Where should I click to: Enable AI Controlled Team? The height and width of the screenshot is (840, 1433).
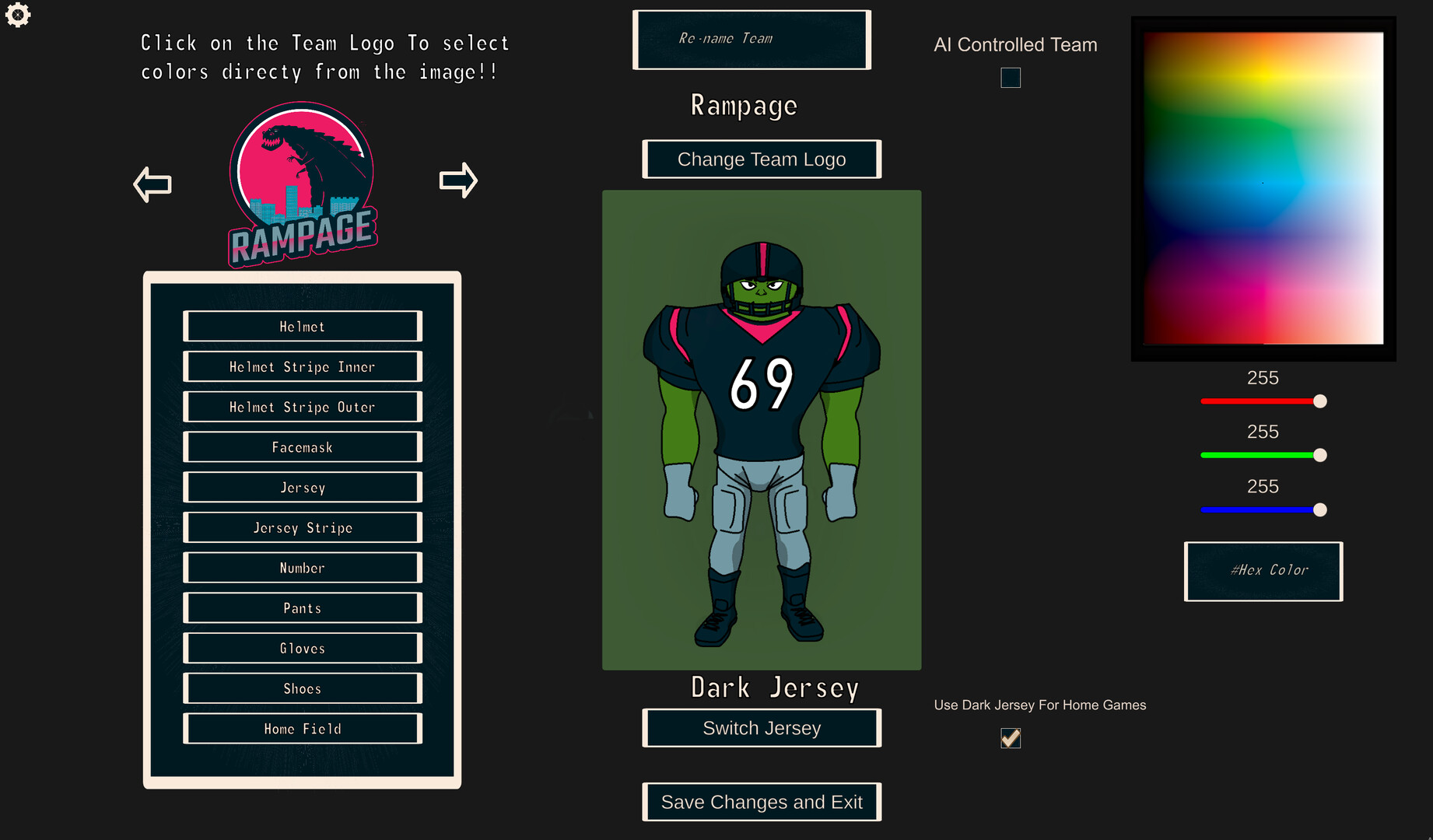coord(1010,77)
